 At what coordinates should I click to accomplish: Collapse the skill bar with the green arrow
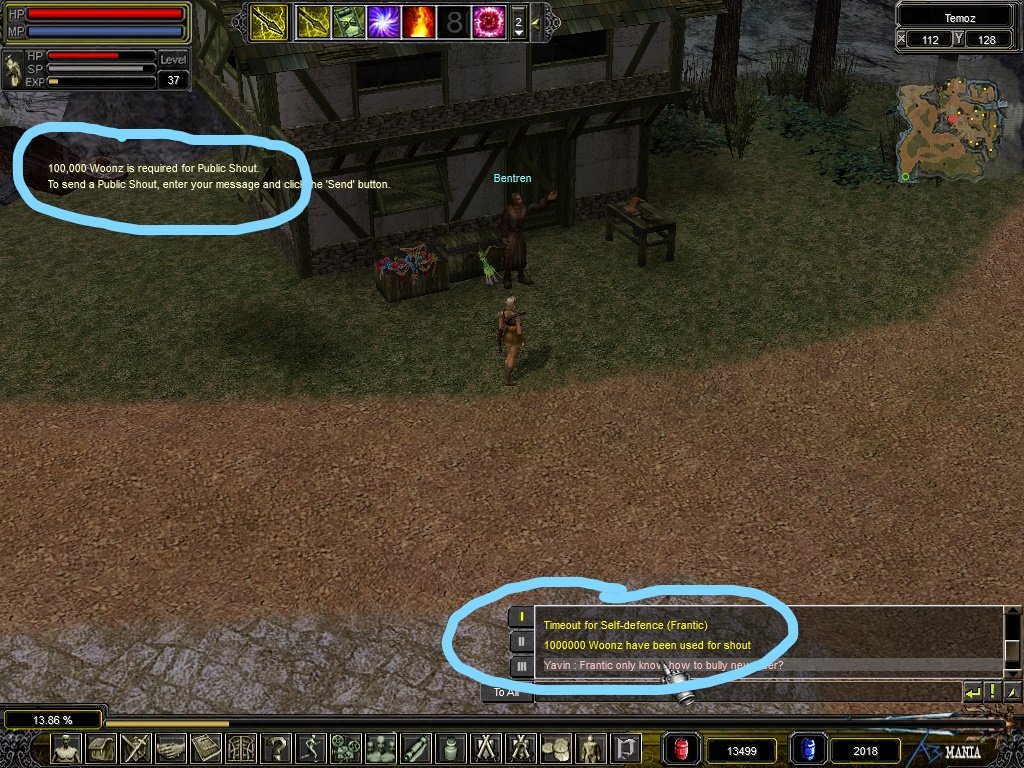click(x=537, y=21)
